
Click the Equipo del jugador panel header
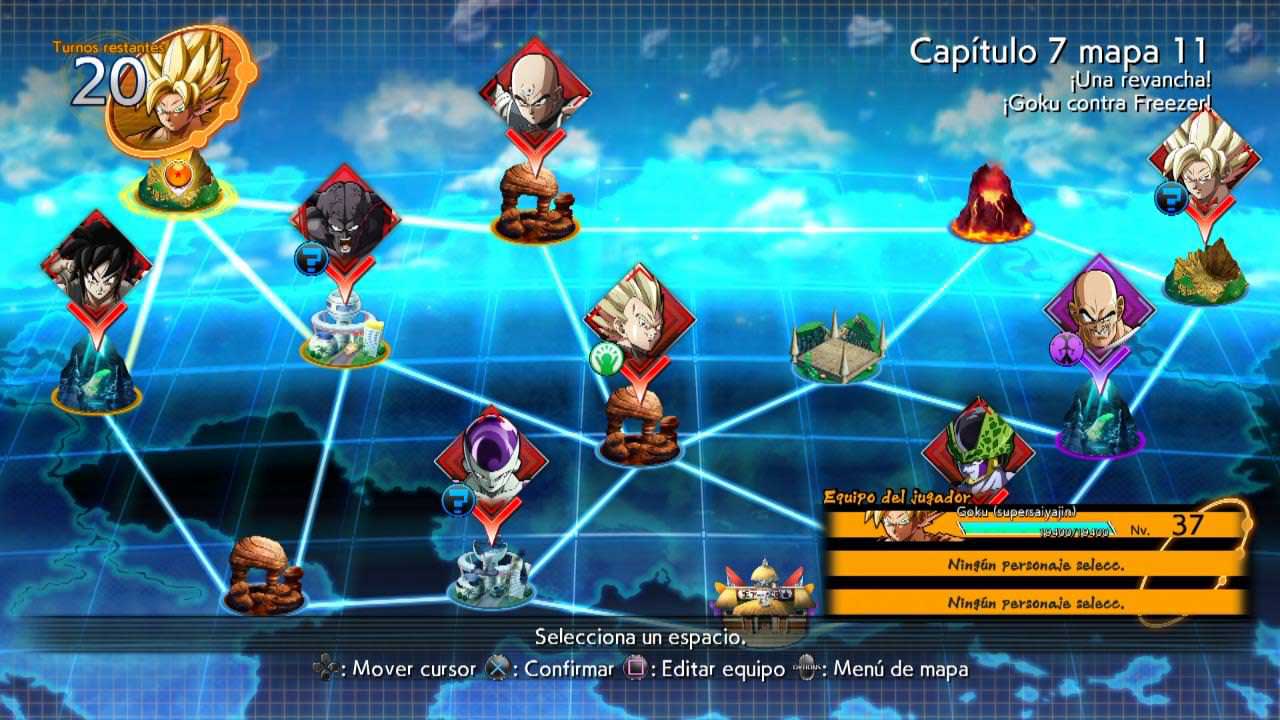click(896, 496)
